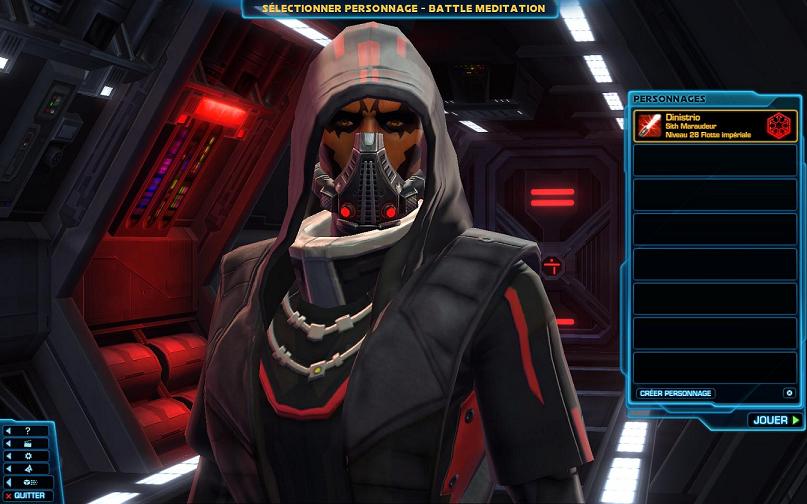Click the triangular emblem menu icon

point(27,468)
